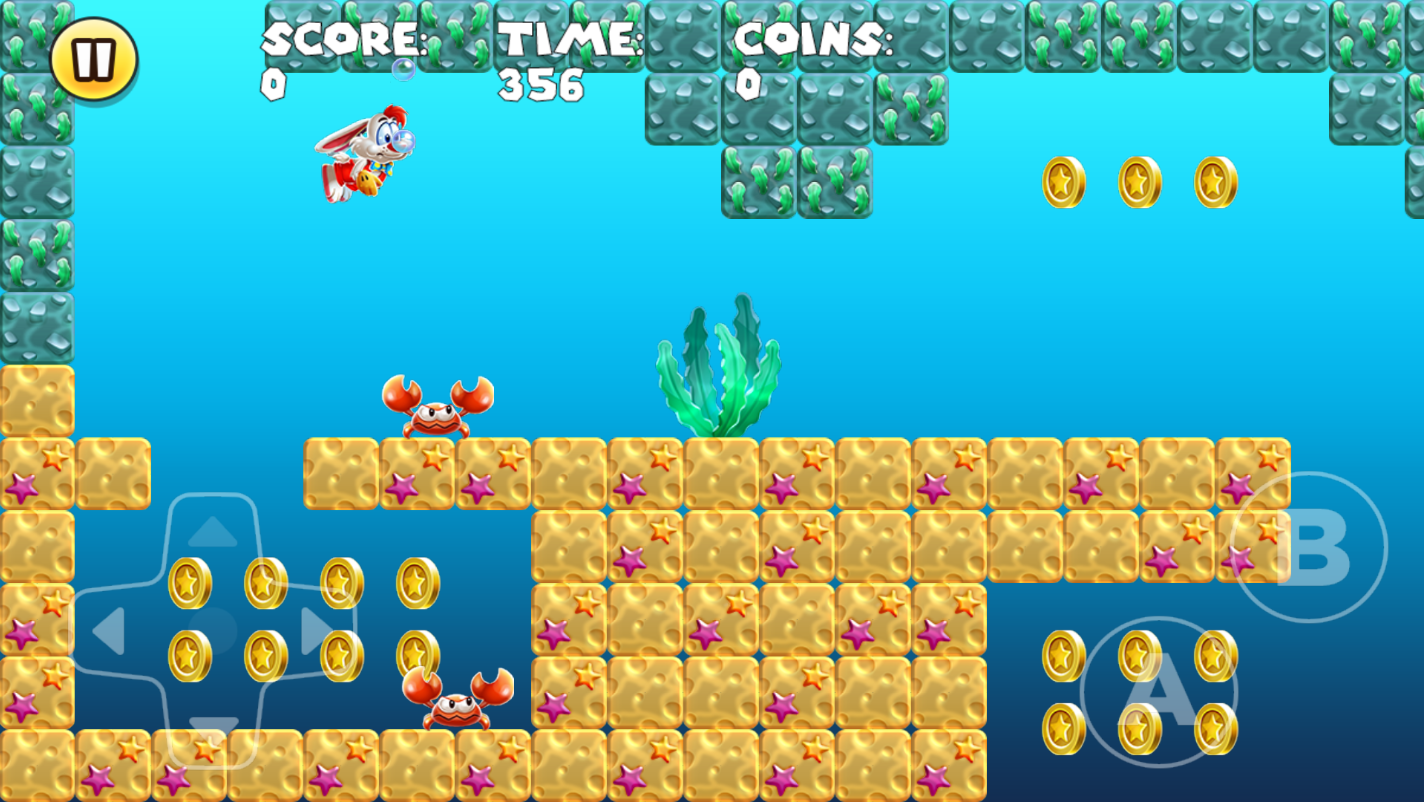Screen dimensions: 1424x802
Task: Tap a coin in the bottom-right coin group
Action: coord(1062,655)
